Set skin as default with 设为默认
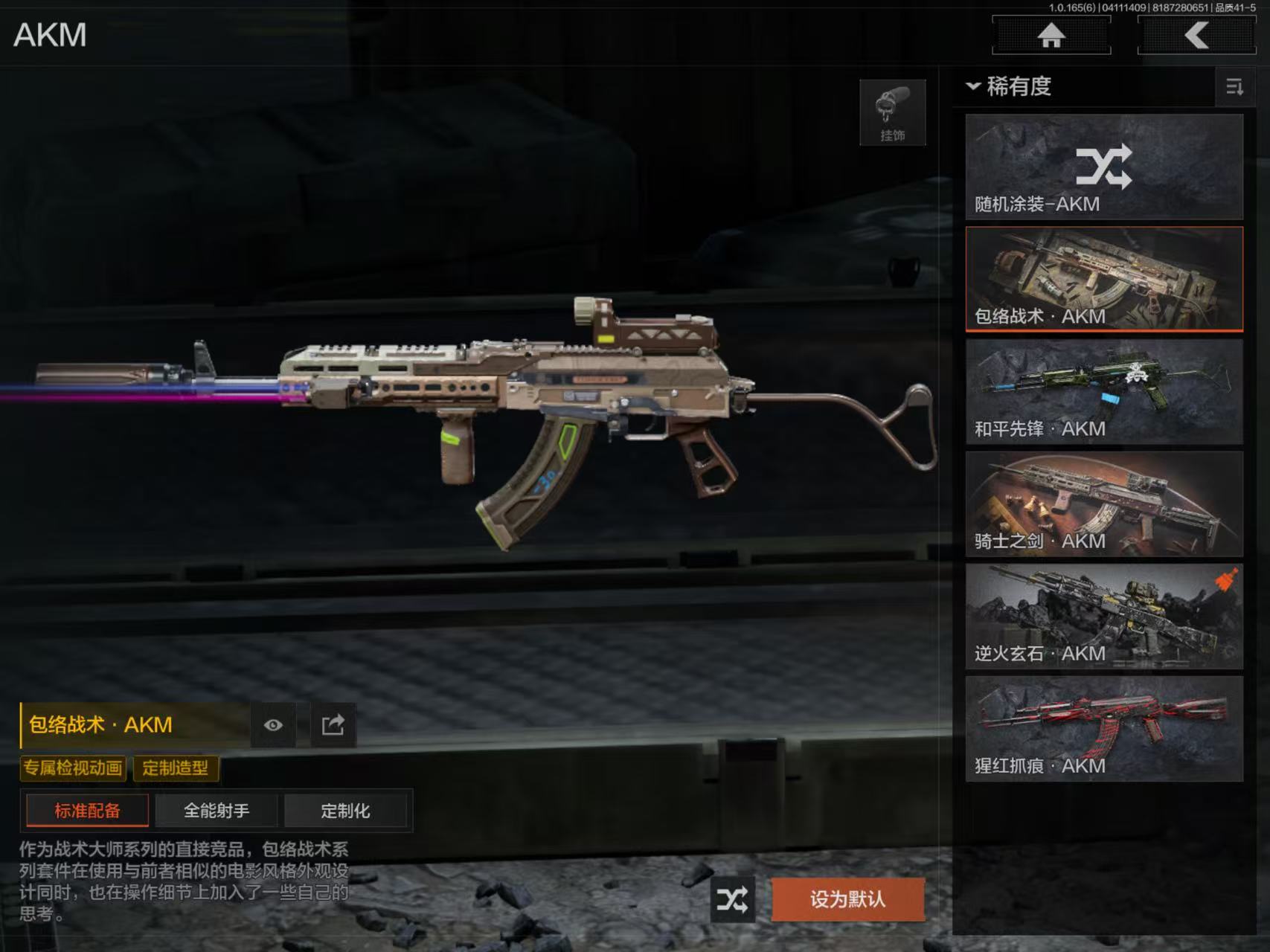 pyautogui.click(x=847, y=900)
